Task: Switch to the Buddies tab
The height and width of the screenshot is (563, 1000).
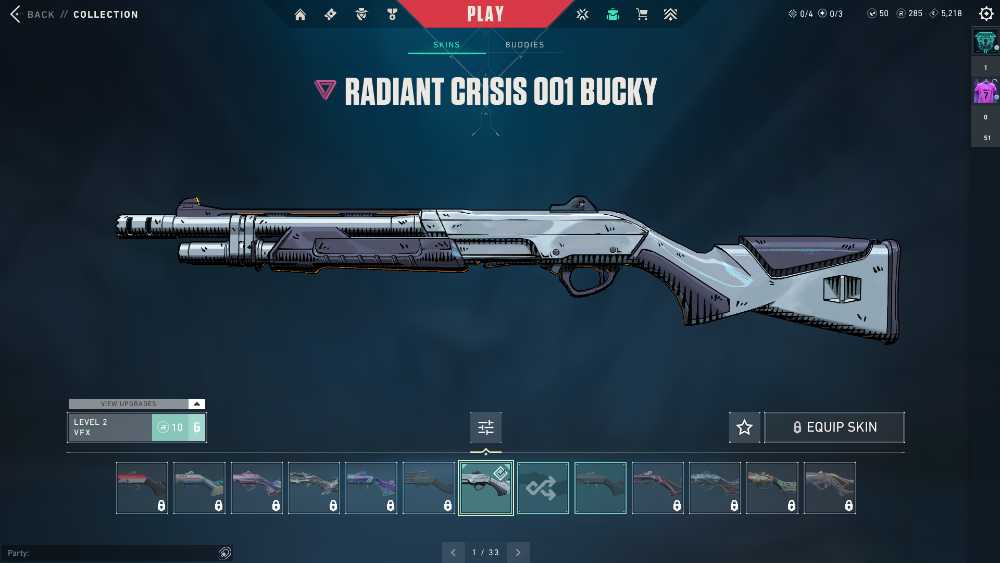Action: point(524,45)
